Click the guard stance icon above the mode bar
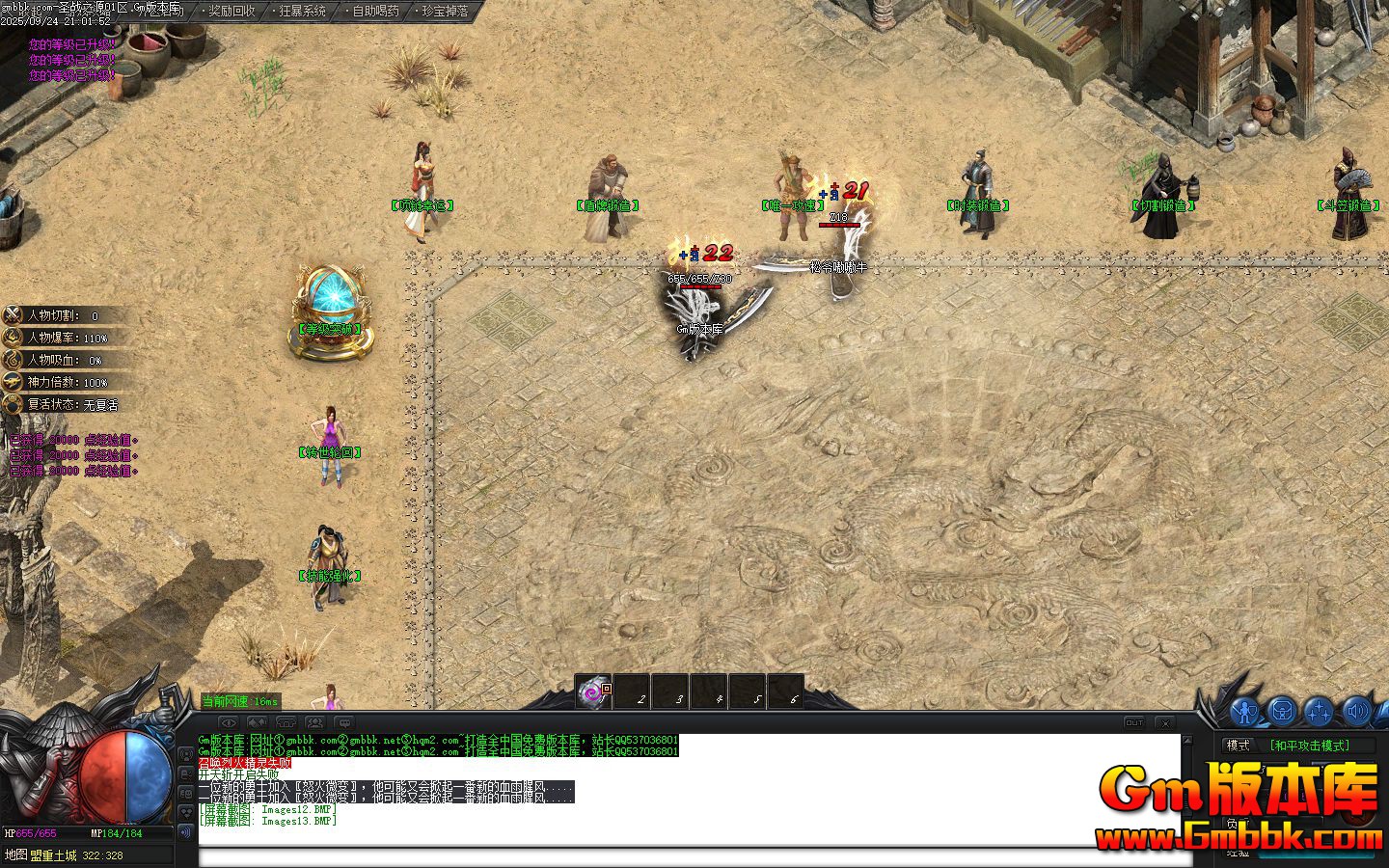1389x868 pixels. (1244, 711)
